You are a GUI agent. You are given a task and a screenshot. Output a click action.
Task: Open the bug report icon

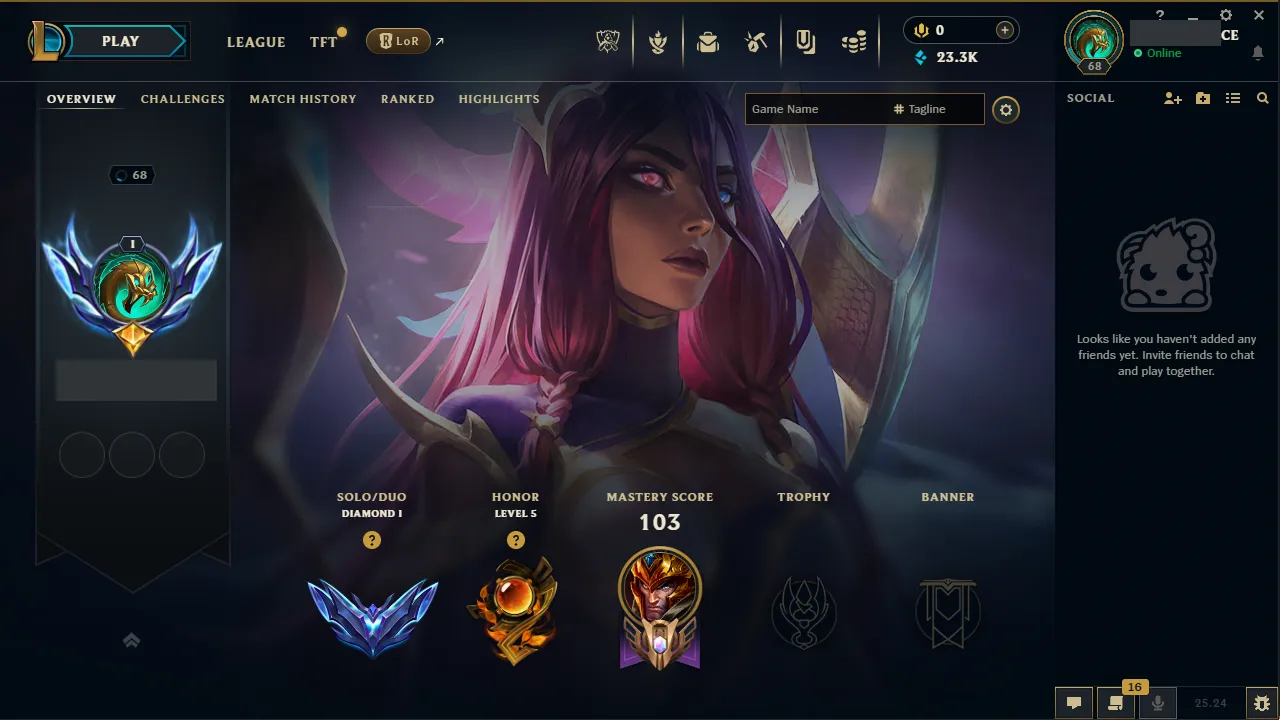coord(1262,703)
